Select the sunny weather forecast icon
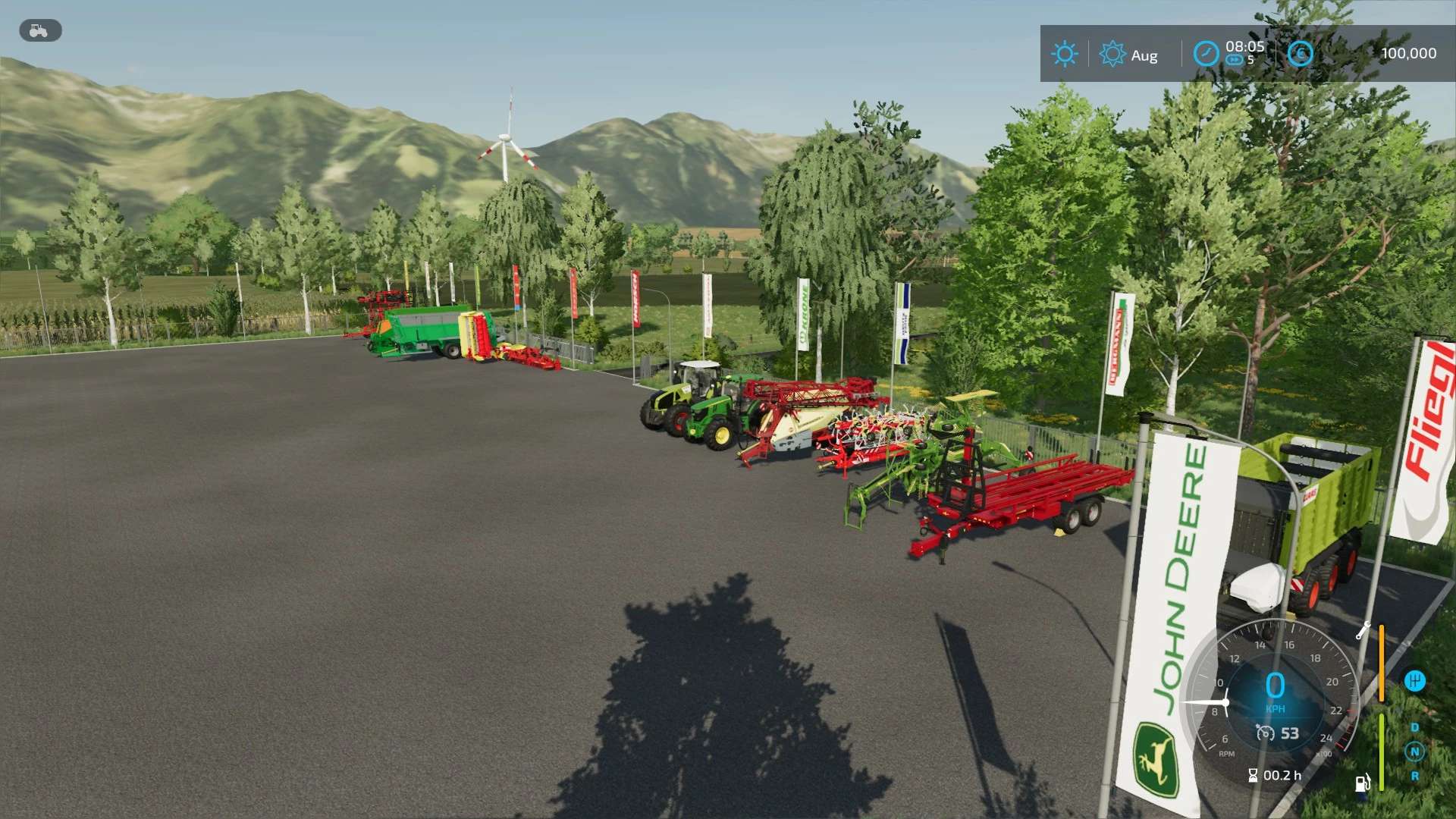The height and width of the screenshot is (819, 1456). point(1064,54)
